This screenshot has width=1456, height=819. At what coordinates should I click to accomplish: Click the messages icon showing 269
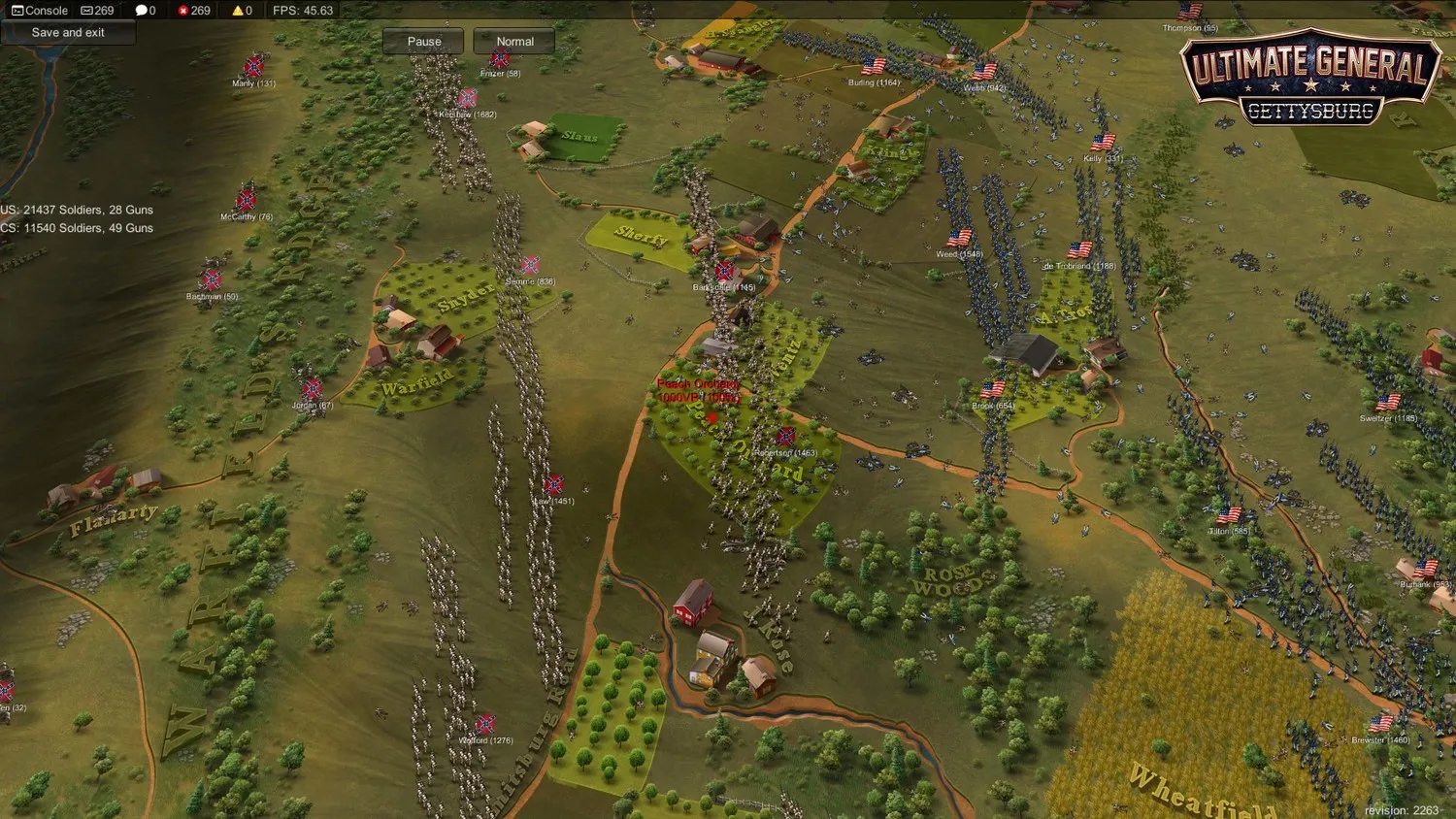click(x=97, y=10)
